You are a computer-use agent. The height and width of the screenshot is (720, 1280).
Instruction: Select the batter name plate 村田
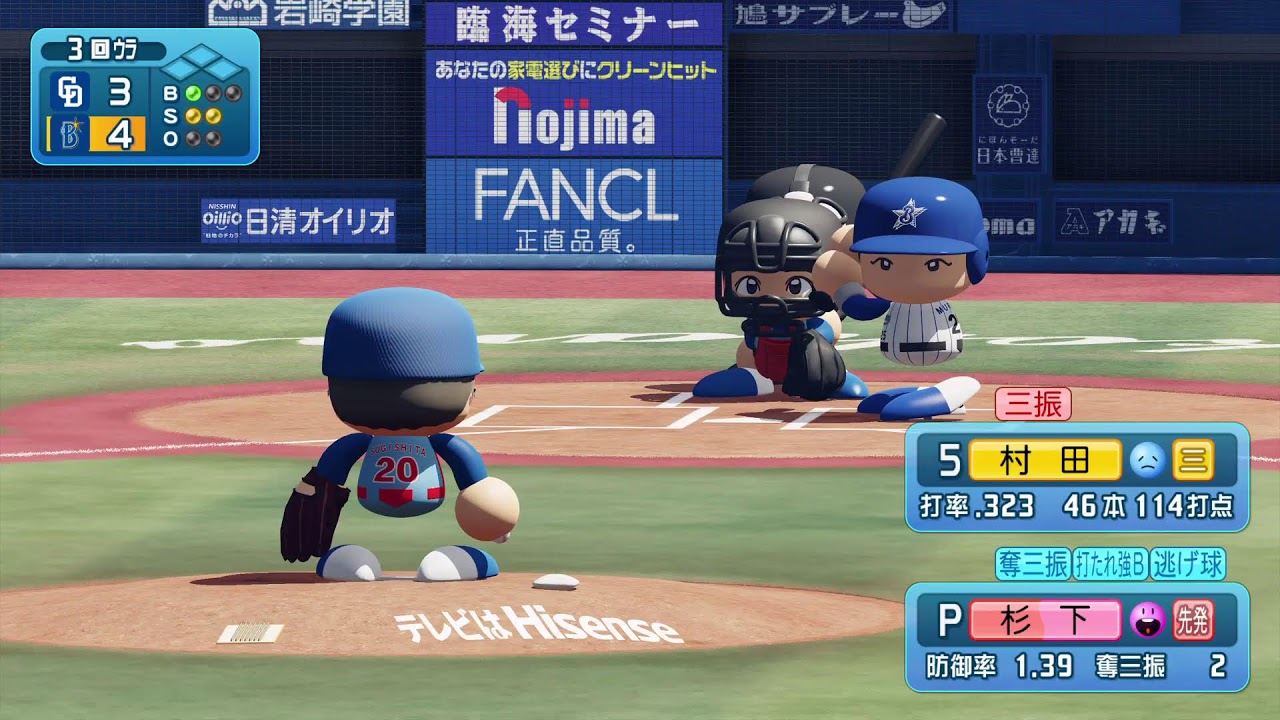1045,460
